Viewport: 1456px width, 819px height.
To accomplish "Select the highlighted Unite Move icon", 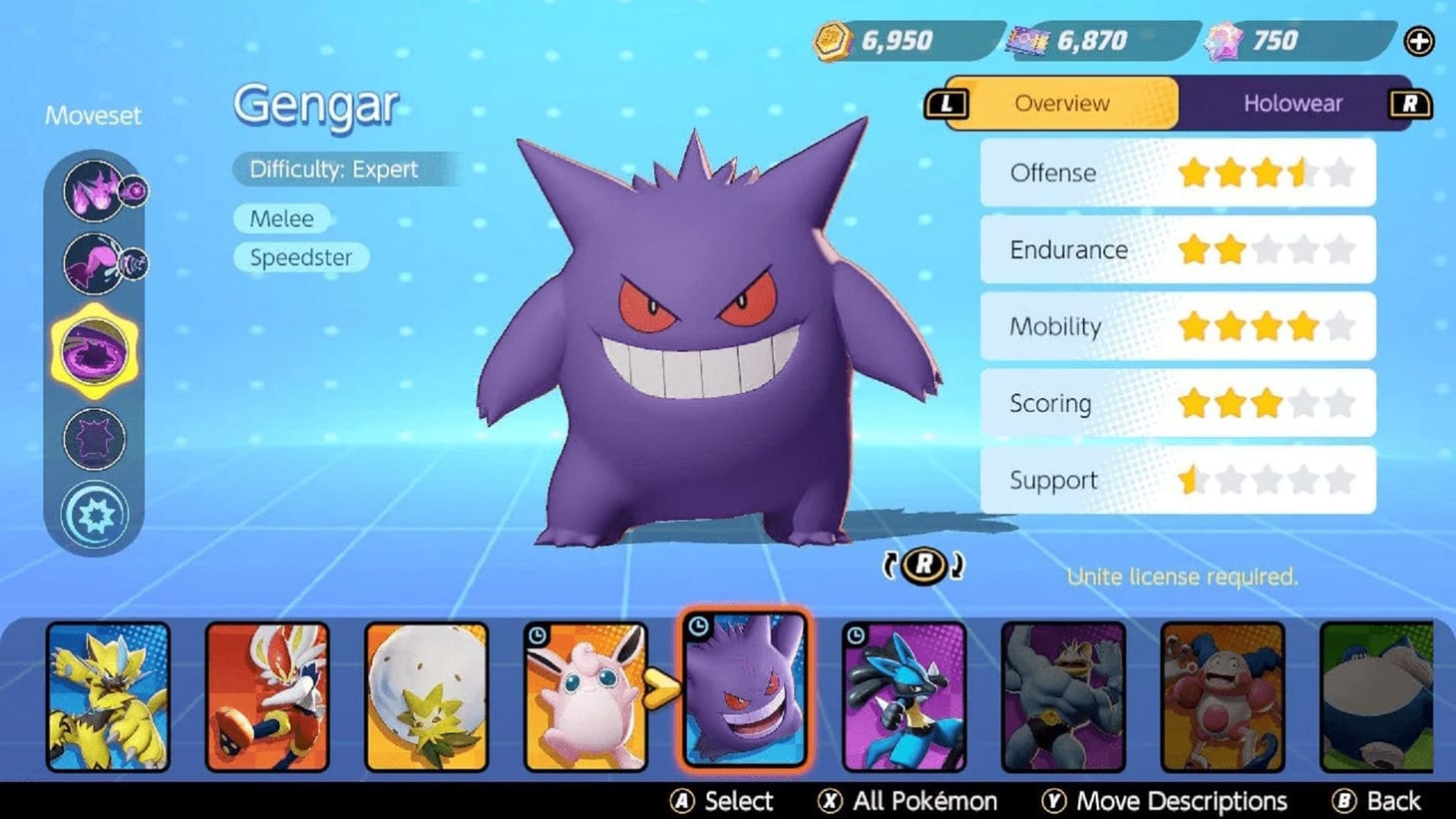I will click(95, 349).
